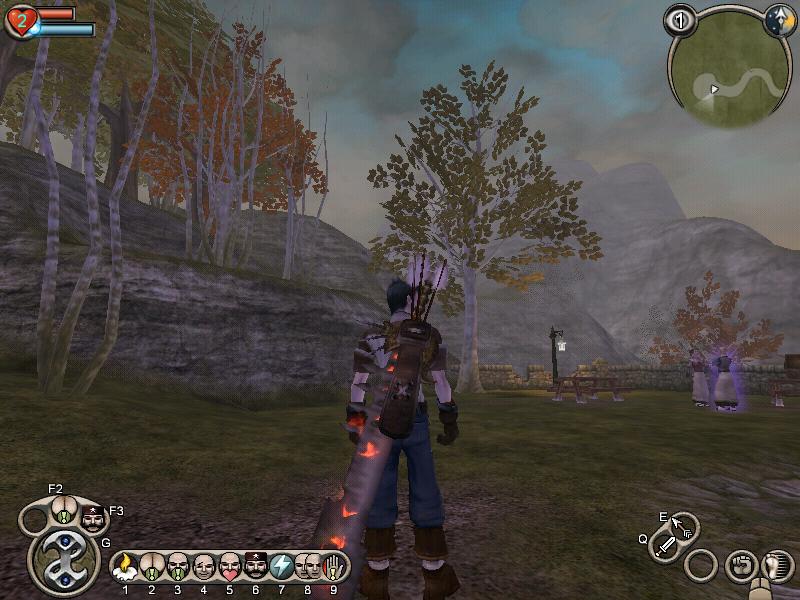Screen dimensions: 800x600
Task: Pick the frowning face expression in slot 4
Action: click(x=203, y=567)
